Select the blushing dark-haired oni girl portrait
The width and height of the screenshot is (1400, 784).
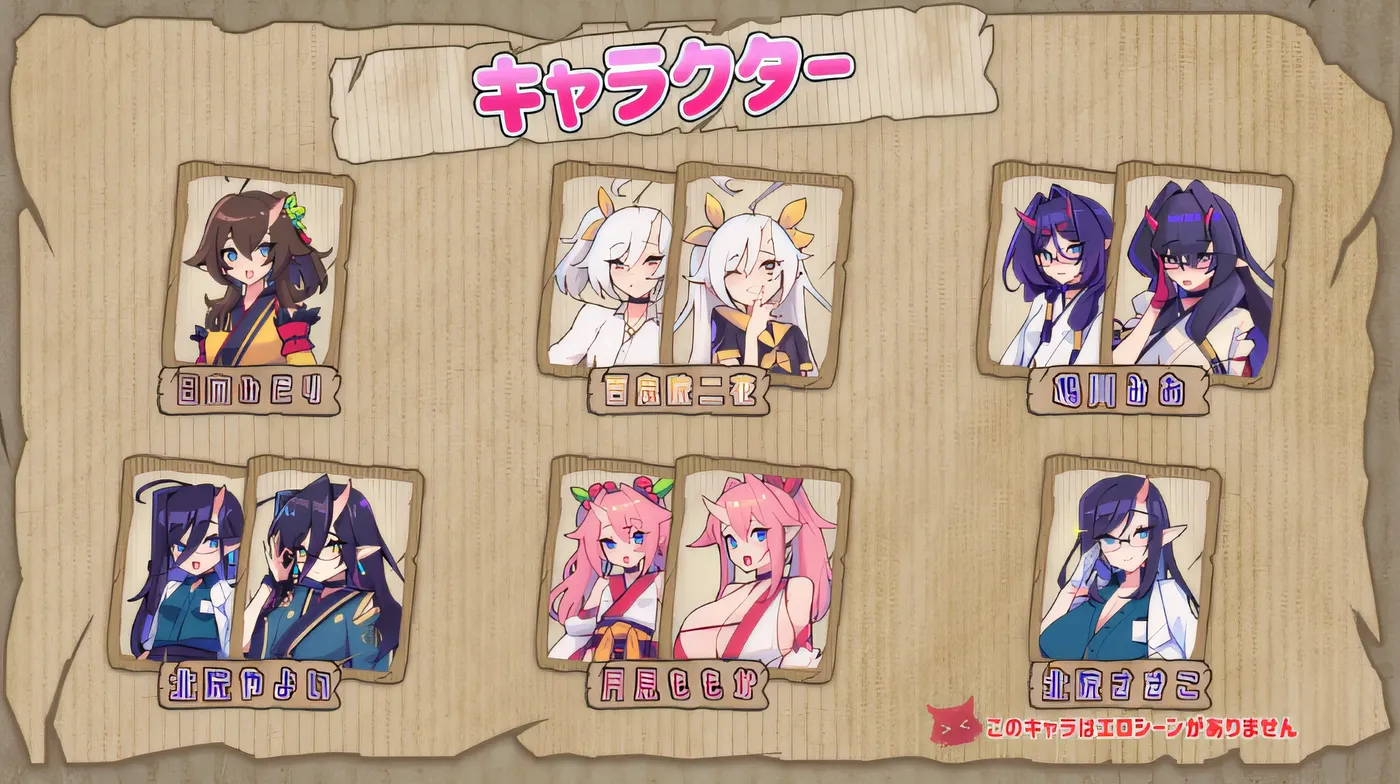pos(1190,270)
